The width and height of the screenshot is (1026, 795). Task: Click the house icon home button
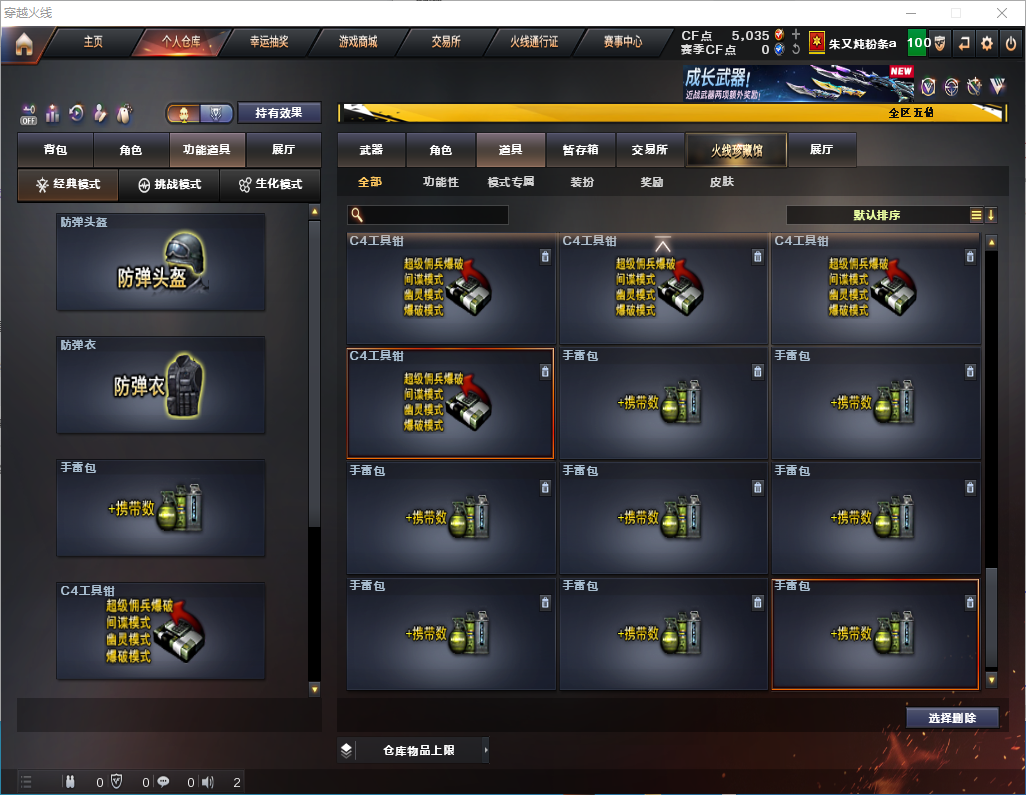(24, 43)
